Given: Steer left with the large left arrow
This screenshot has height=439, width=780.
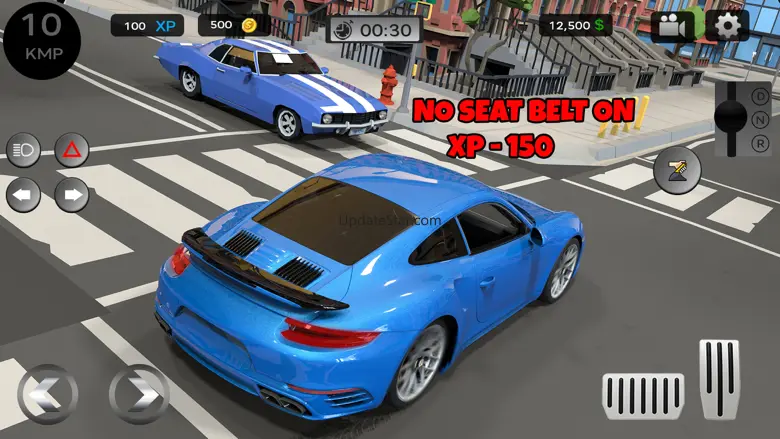Looking at the screenshot, I should click(x=47, y=394).
